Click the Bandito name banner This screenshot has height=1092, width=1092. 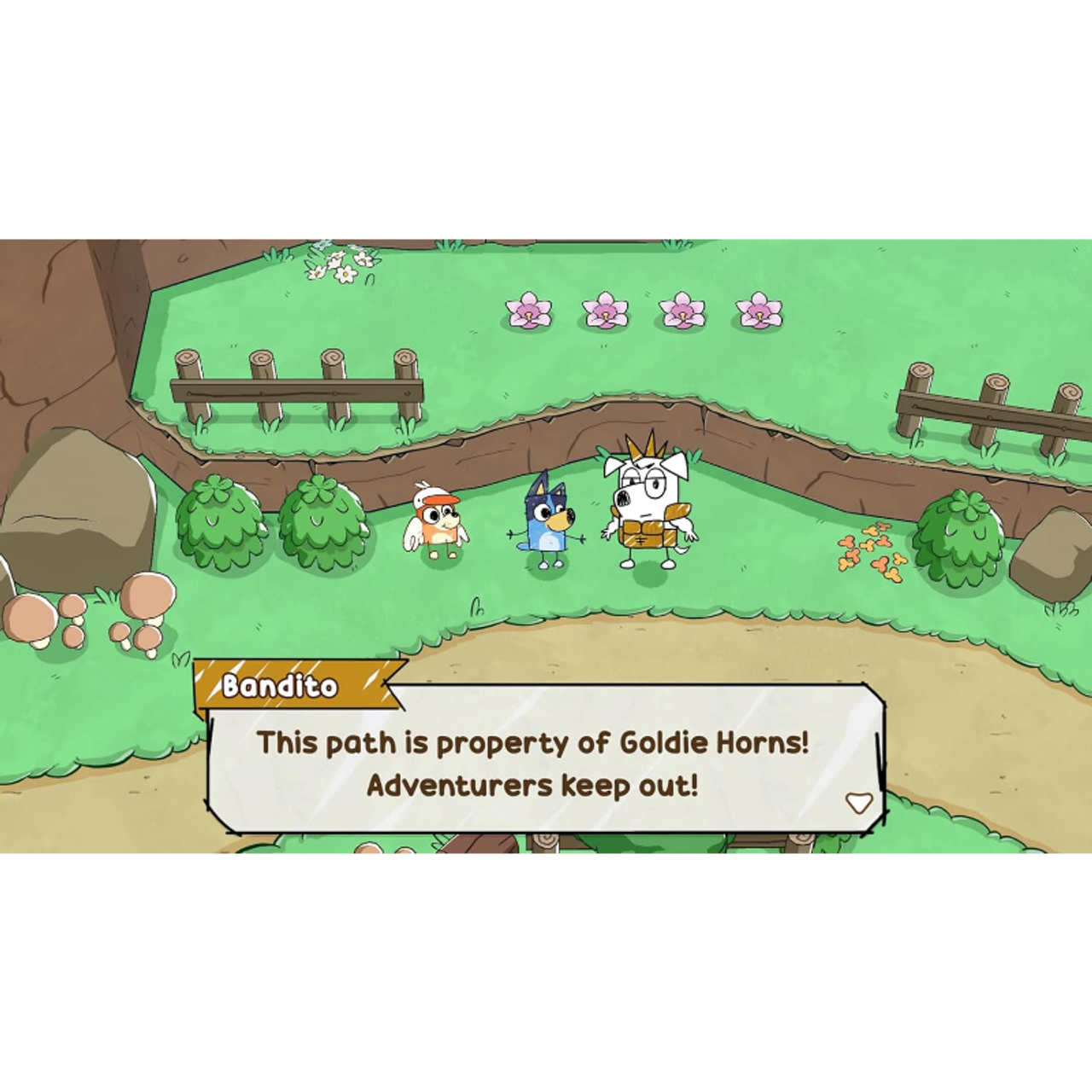tap(282, 685)
